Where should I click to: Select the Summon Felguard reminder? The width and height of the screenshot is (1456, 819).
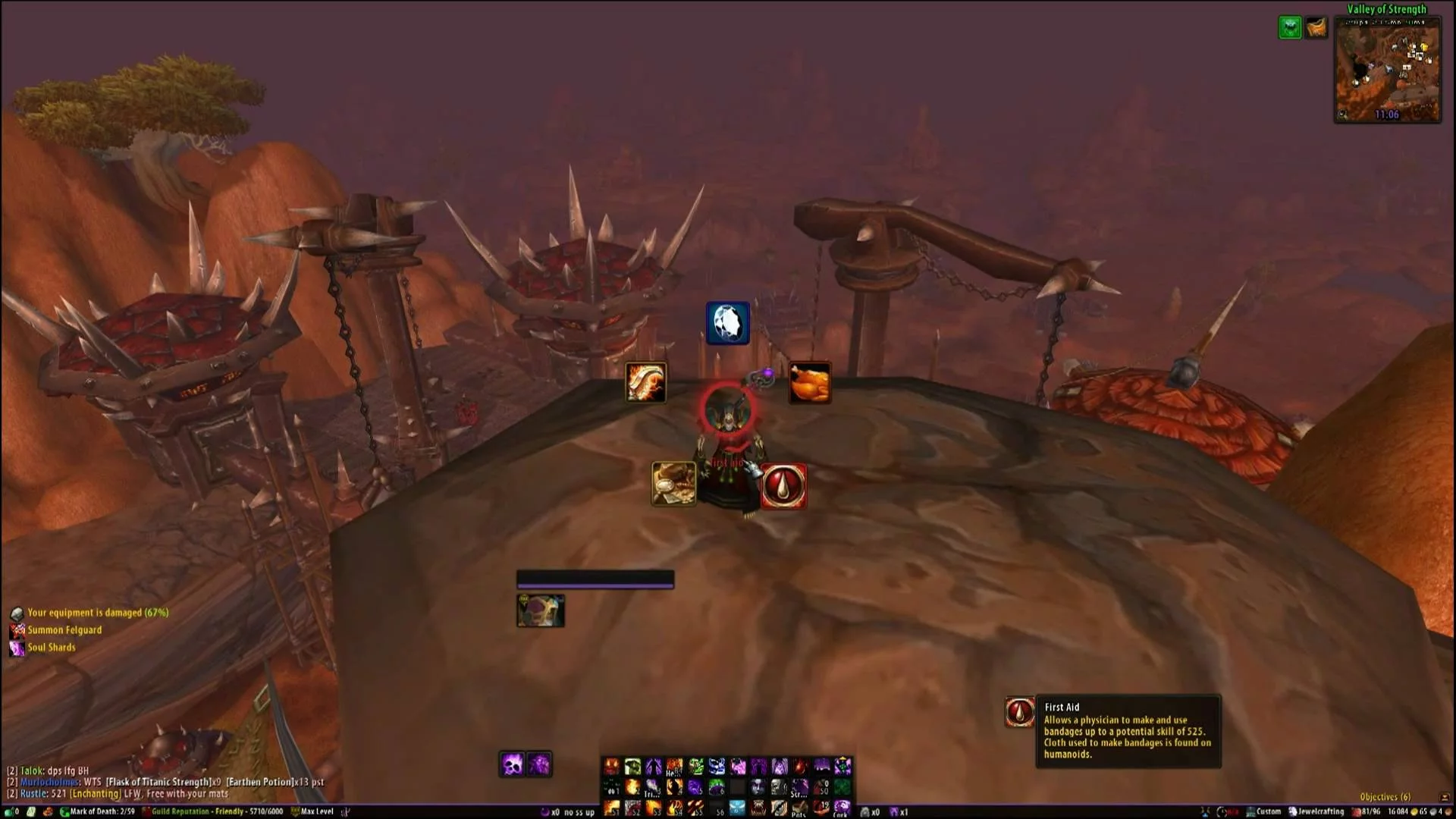point(64,630)
